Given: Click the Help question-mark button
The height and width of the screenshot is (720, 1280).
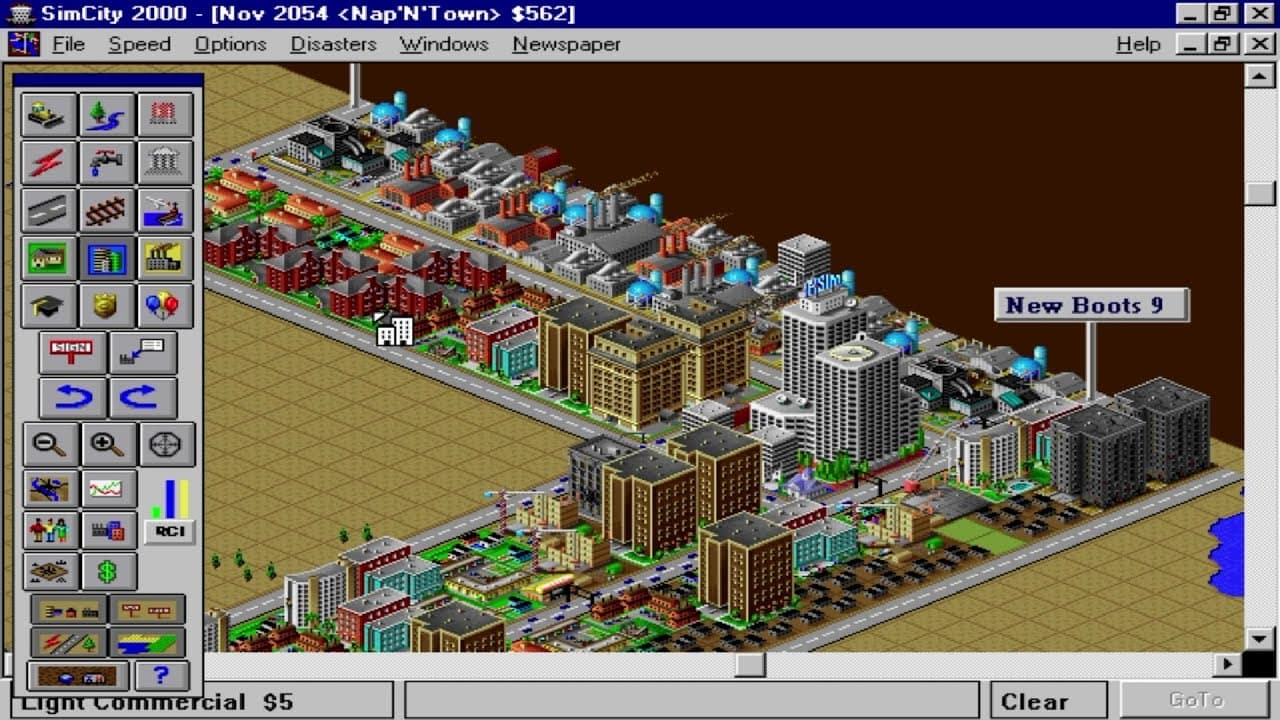Looking at the screenshot, I should point(161,675).
